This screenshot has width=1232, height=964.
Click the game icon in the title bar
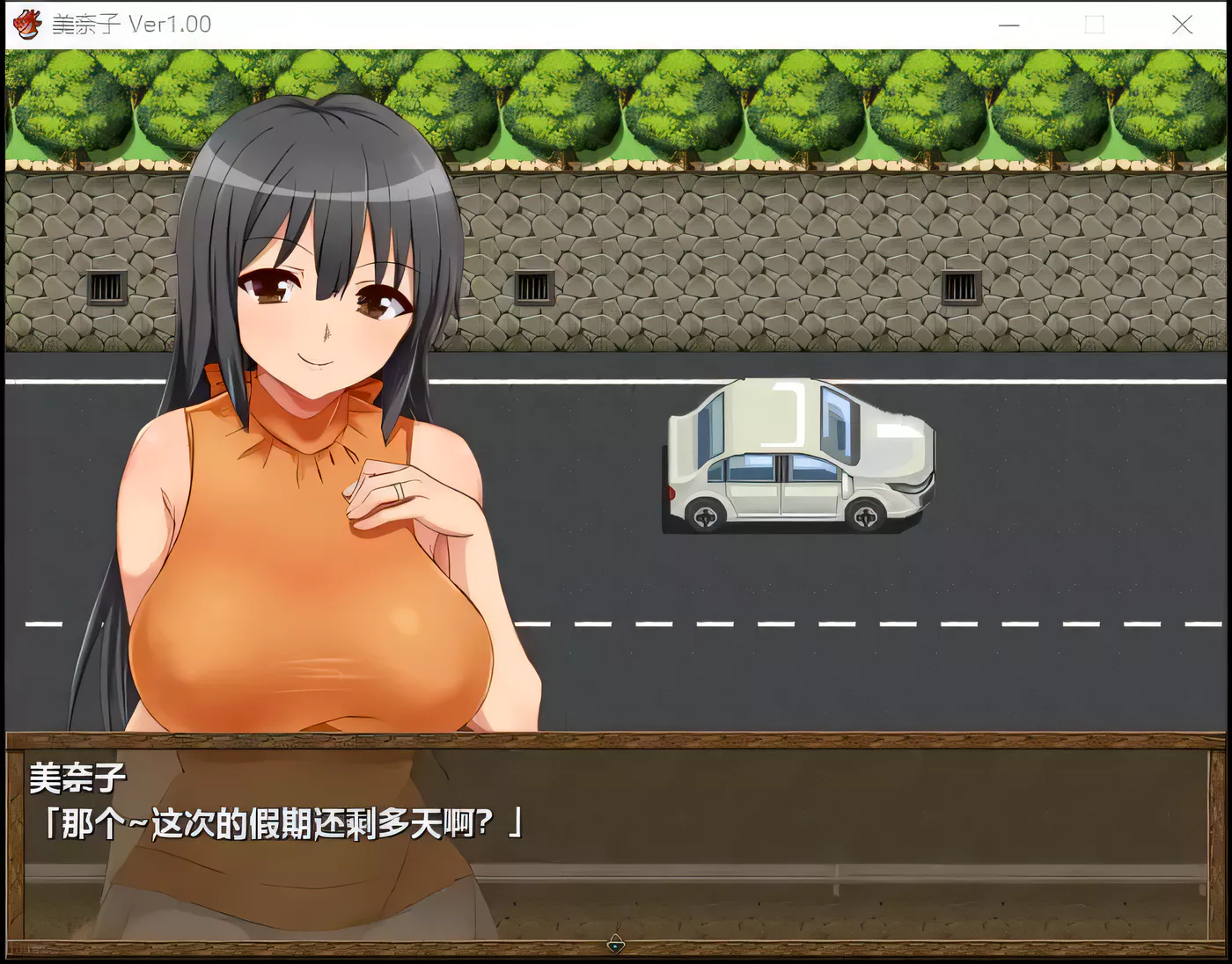point(26,24)
